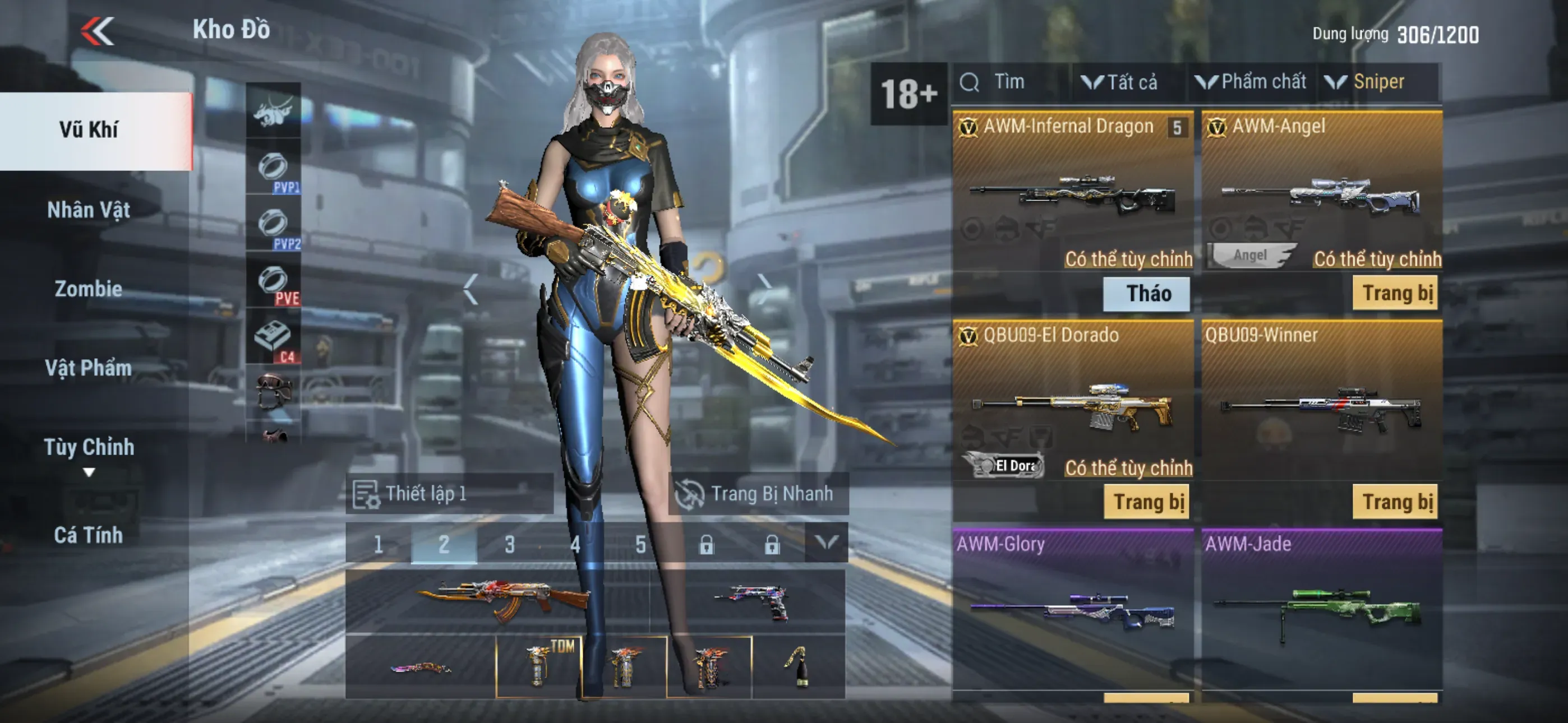The height and width of the screenshot is (723, 1568).
Task: Equip the AWM-Angel sniper rifle
Action: (1395, 293)
